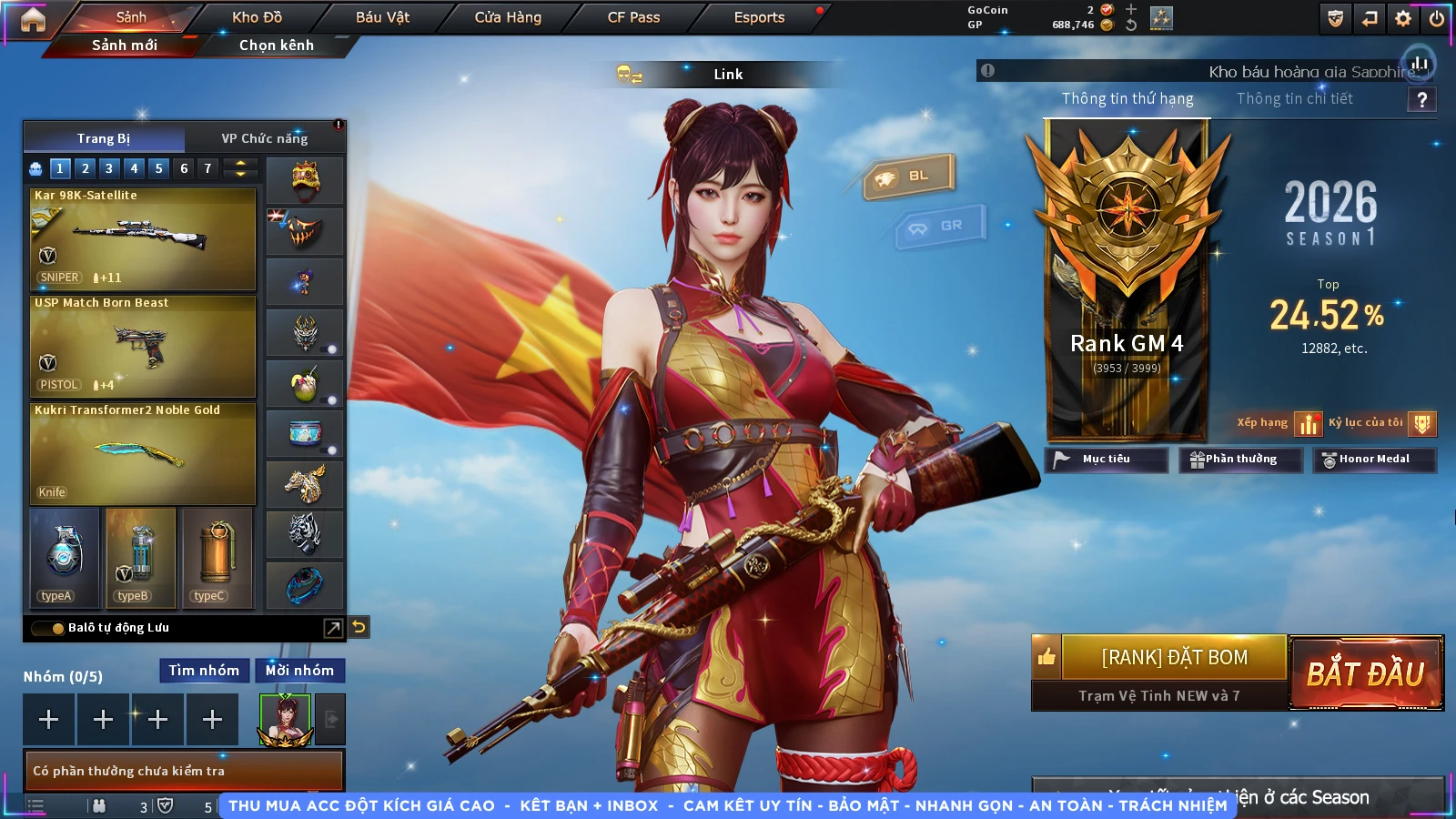Select the Kukri Transformer2 Noble Gold knife

point(143,453)
